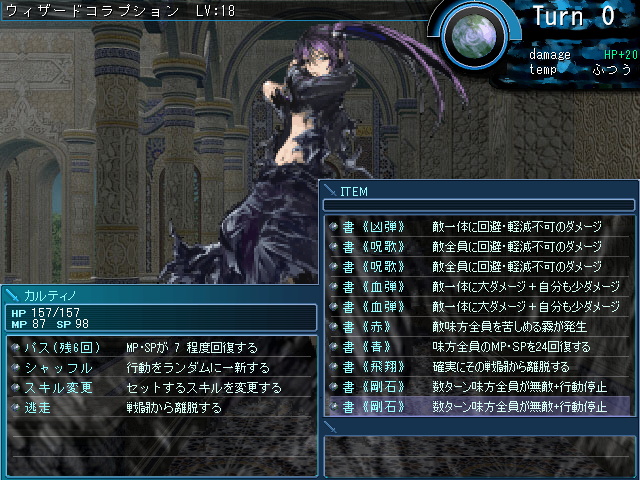
Task: Choose the シャッフル (Shuffle) command
Action: (x=58, y=367)
